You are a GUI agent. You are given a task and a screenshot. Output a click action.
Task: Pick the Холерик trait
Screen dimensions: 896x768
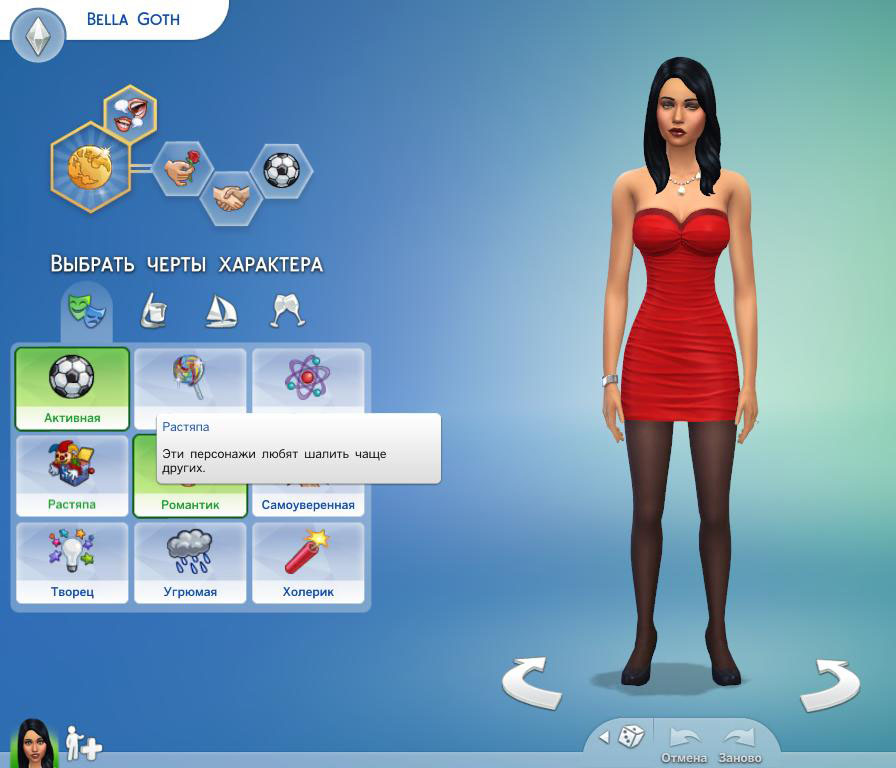point(308,562)
